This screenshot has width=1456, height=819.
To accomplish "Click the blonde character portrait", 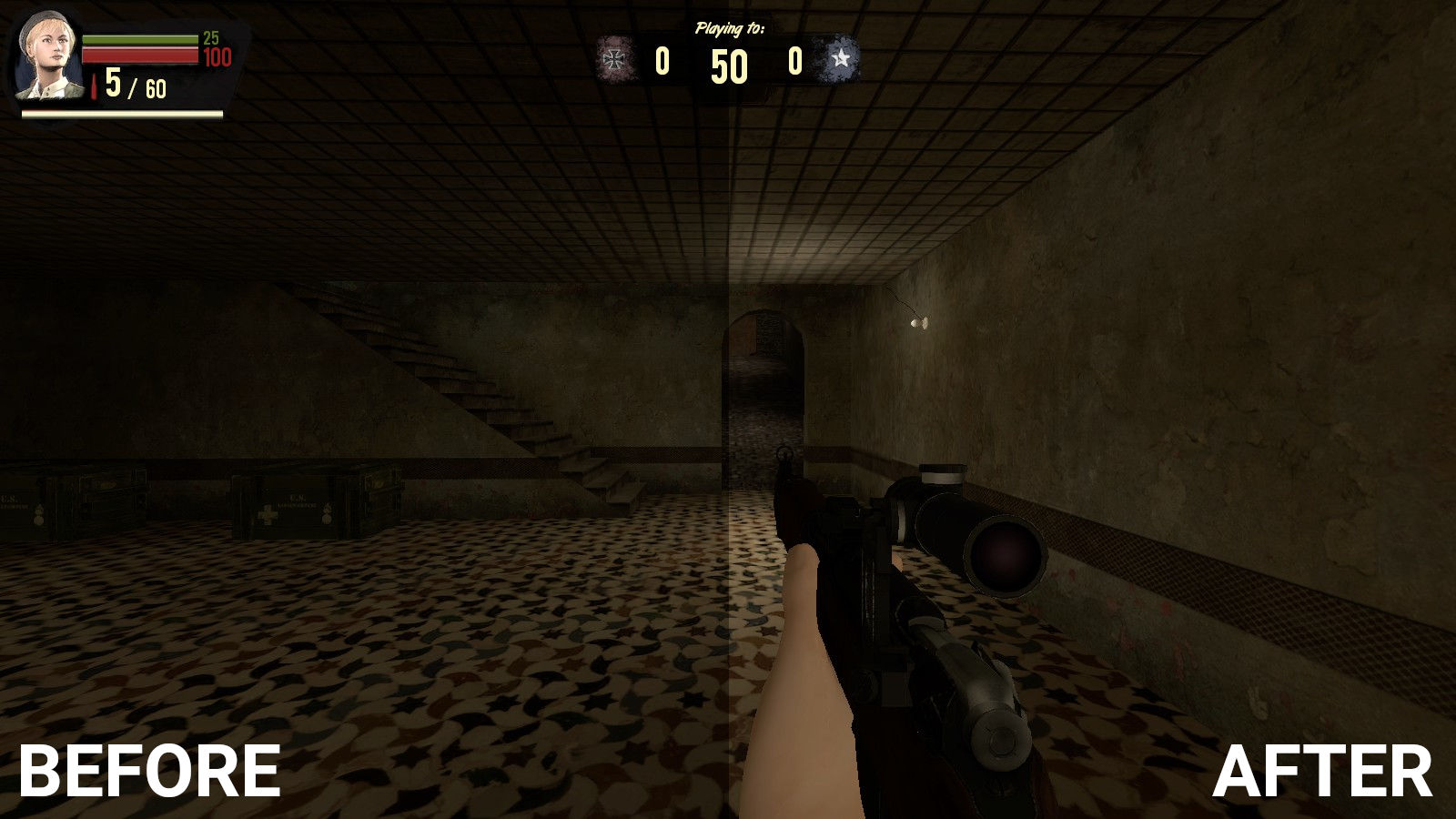I will click(x=47, y=56).
